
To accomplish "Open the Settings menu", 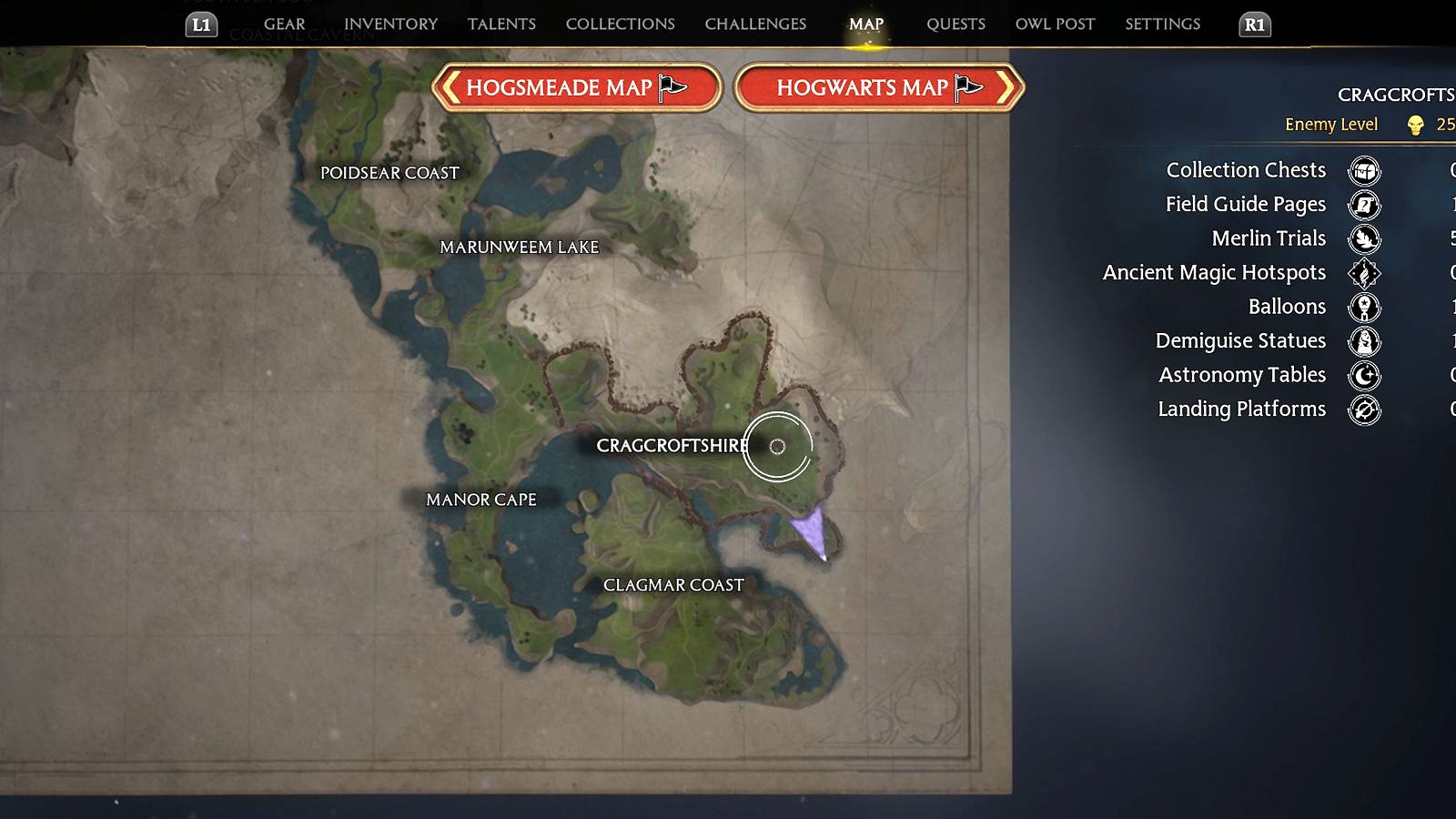I will [1162, 24].
